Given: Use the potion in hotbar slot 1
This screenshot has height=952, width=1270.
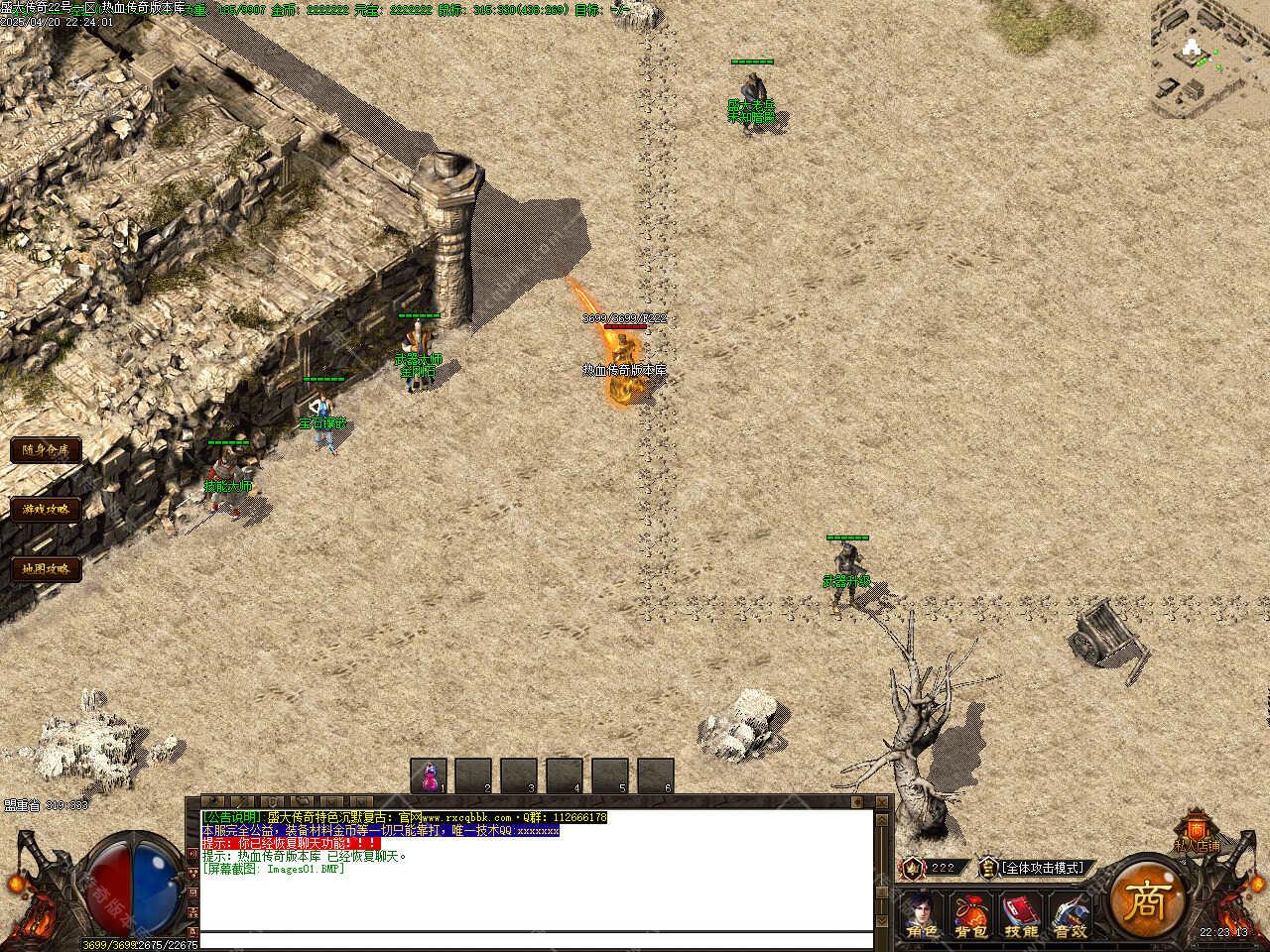Looking at the screenshot, I should click(x=429, y=775).
